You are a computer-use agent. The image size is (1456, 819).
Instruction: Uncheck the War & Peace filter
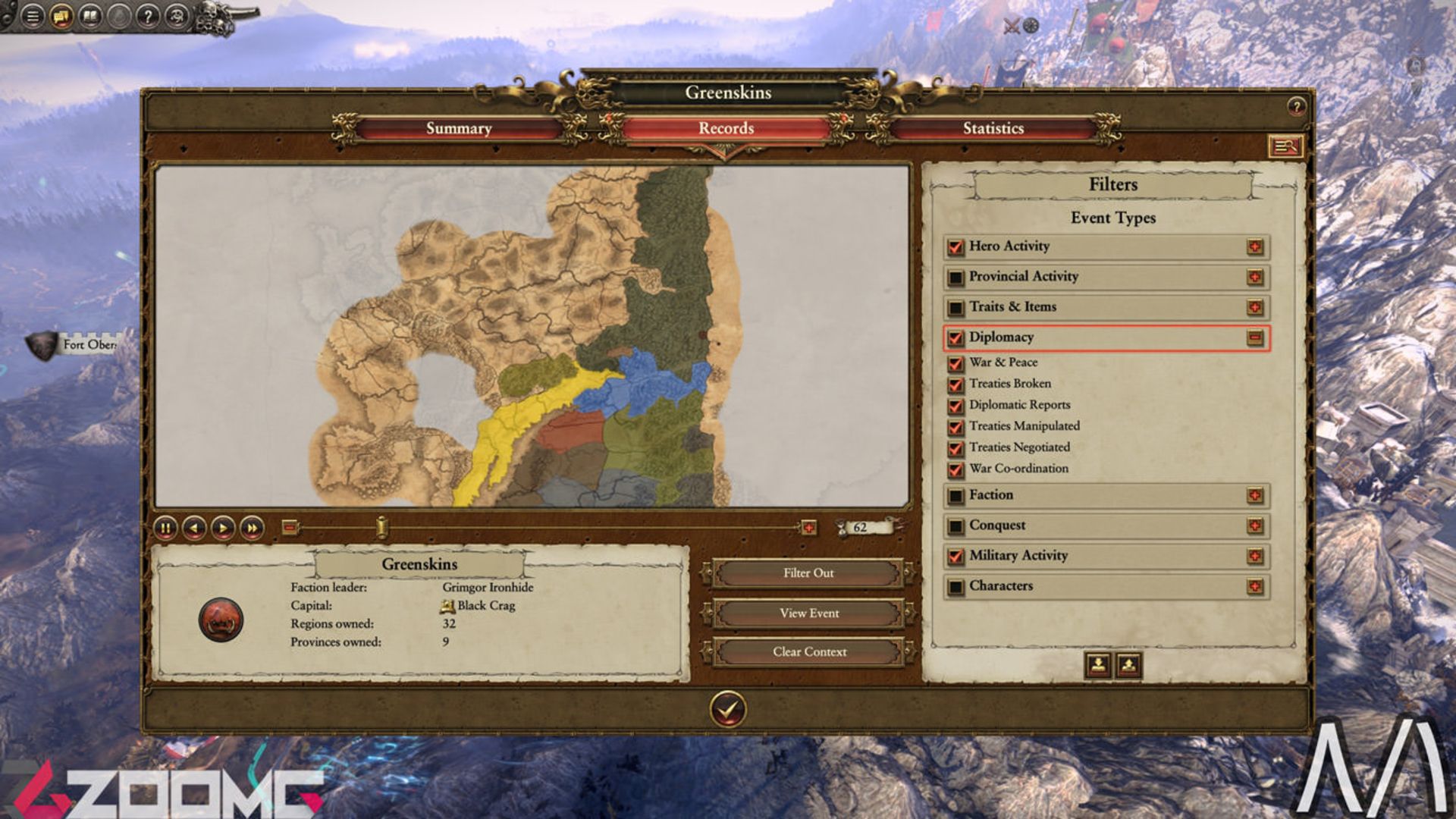click(955, 363)
